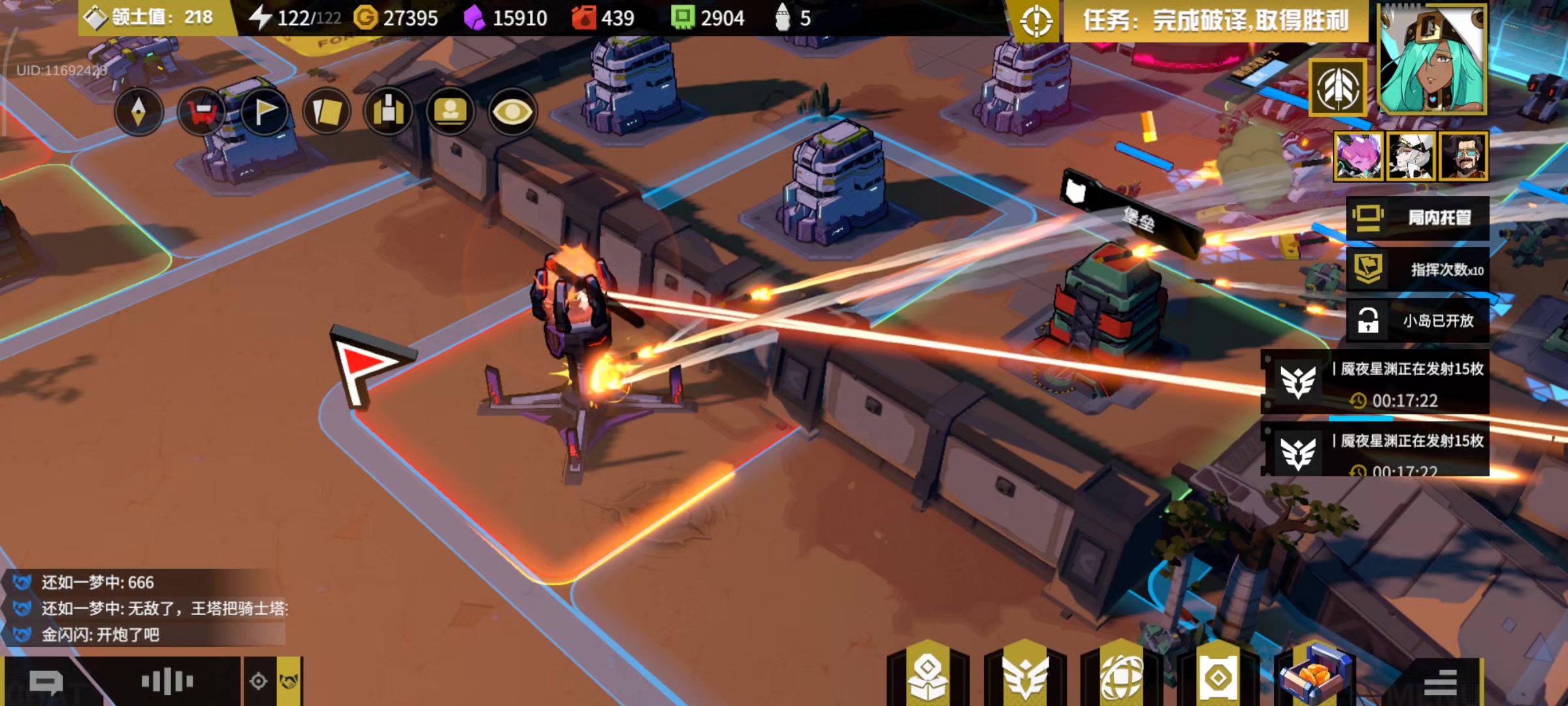Open the 指挥次数x10 command button
The width and height of the screenshot is (1568, 706).
(x=1418, y=269)
